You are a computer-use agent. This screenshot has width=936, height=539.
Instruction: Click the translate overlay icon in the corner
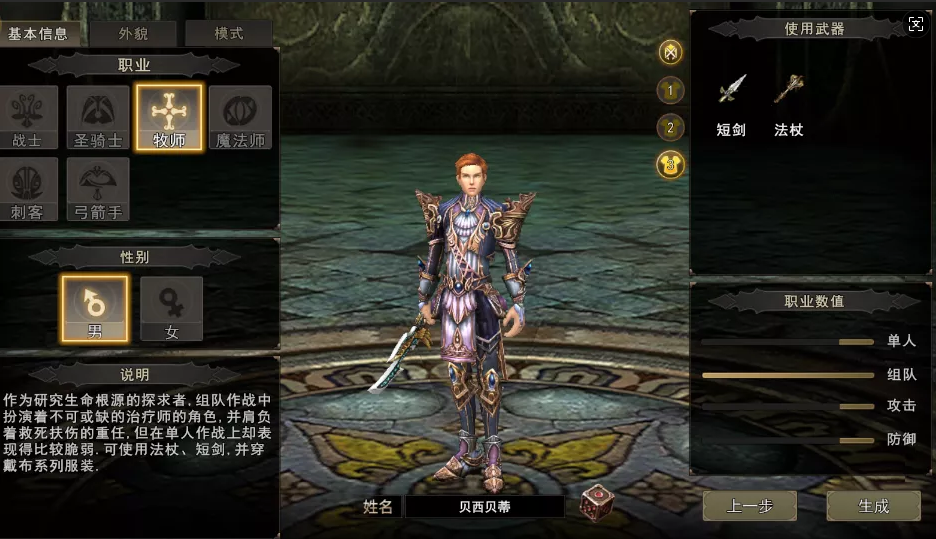916,25
